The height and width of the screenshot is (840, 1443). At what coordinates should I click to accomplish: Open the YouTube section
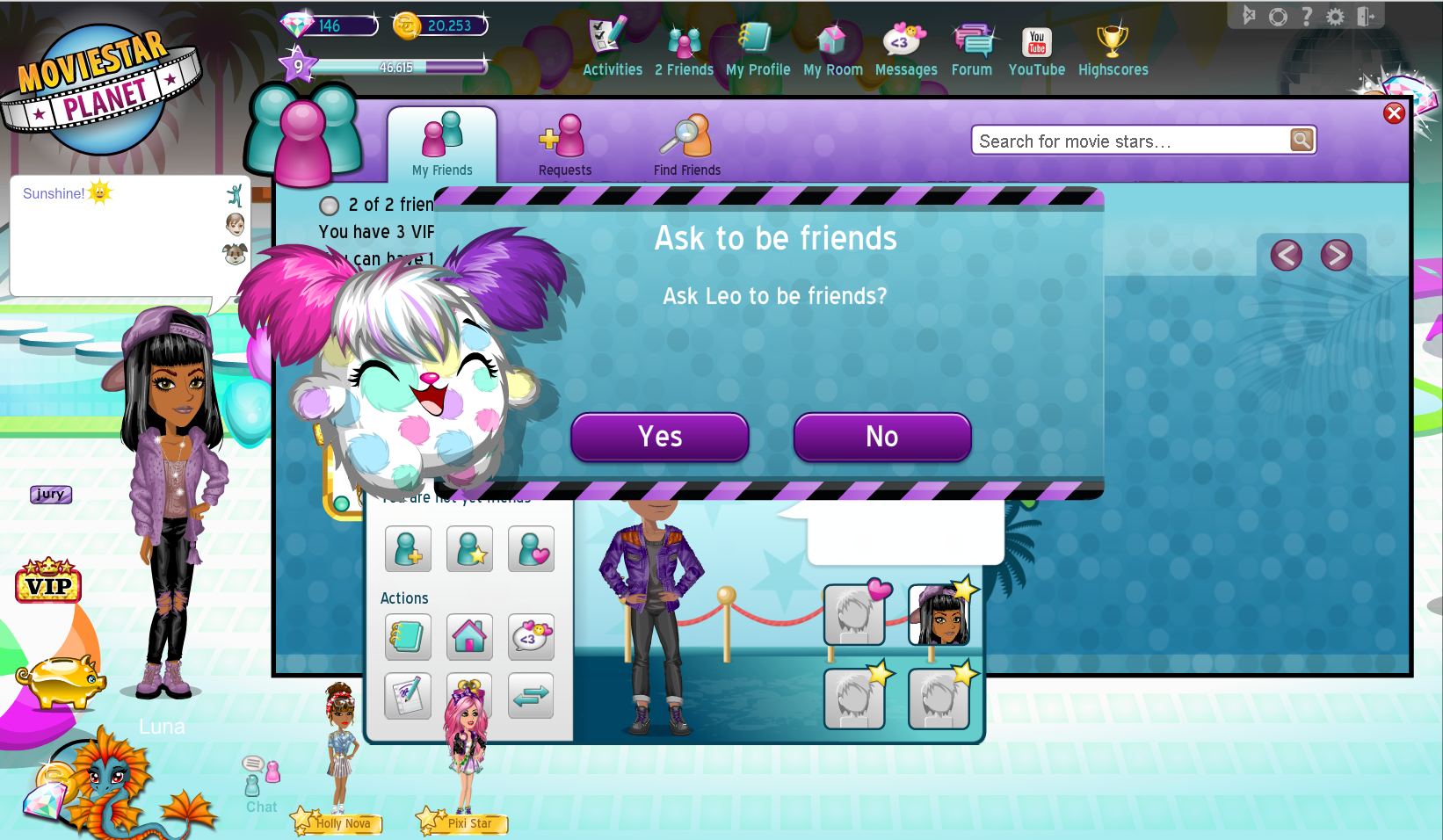[x=1036, y=49]
